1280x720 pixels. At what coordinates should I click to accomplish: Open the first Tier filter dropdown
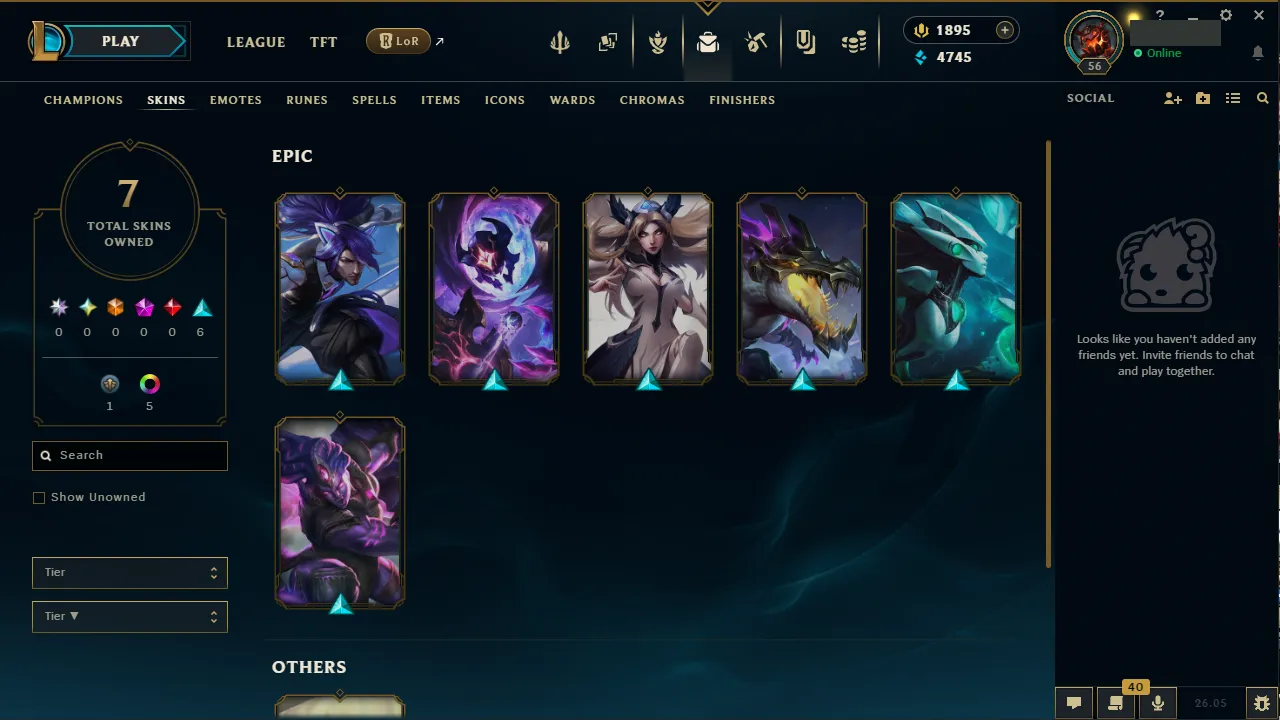point(129,572)
